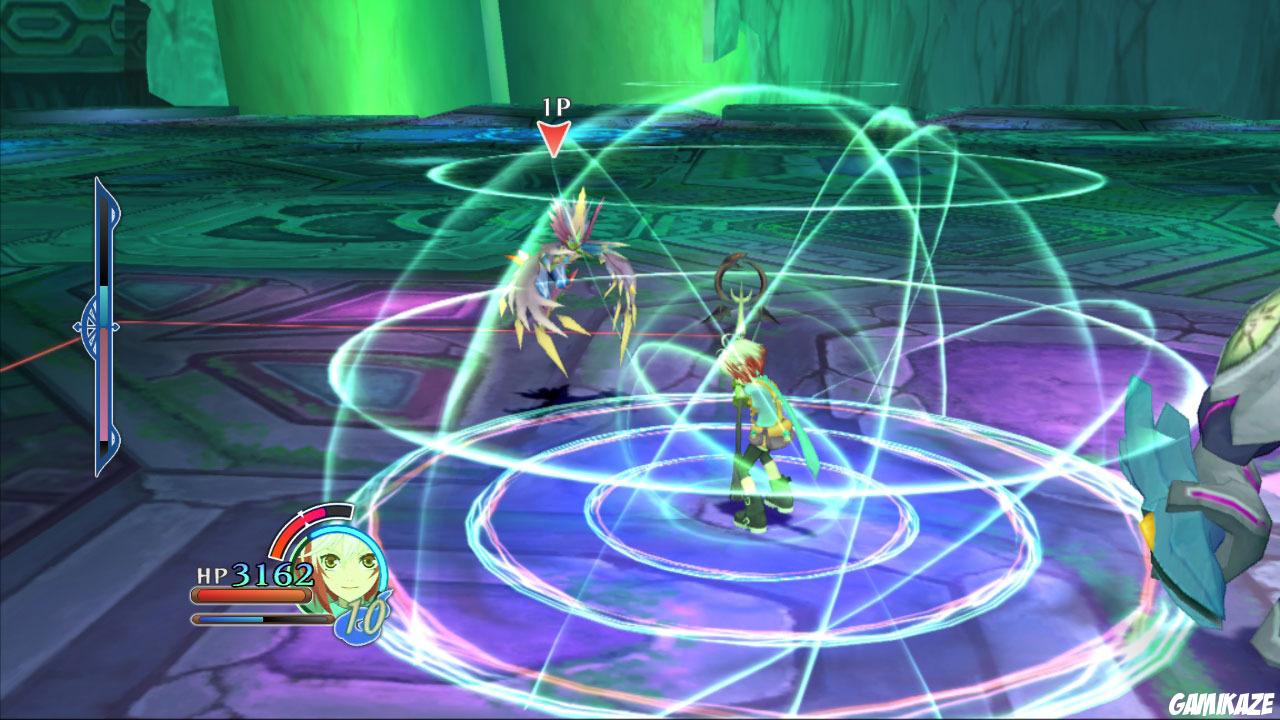Expand the lower wing ornament on the gauge

click(x=110, y=437)
